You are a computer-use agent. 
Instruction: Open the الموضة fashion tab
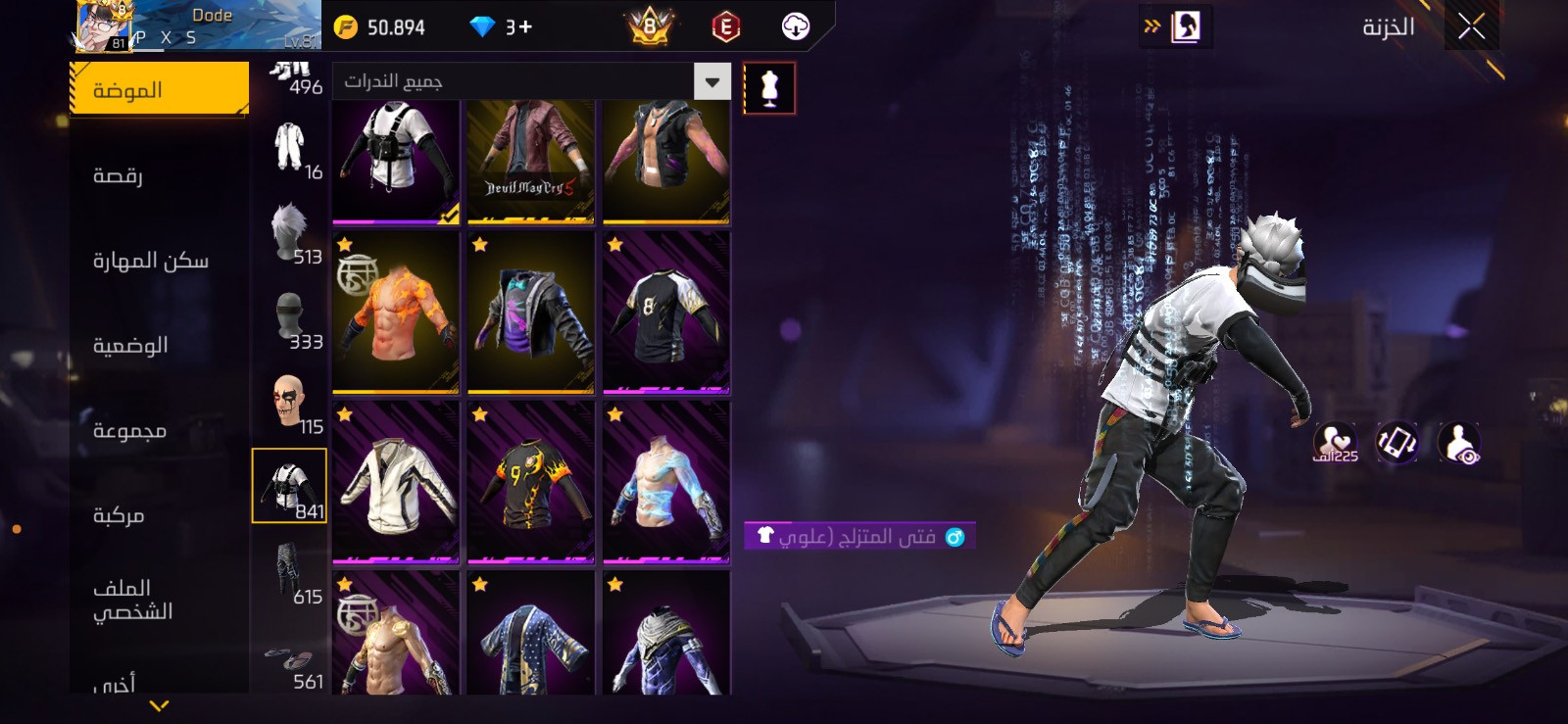pos(159,89)
